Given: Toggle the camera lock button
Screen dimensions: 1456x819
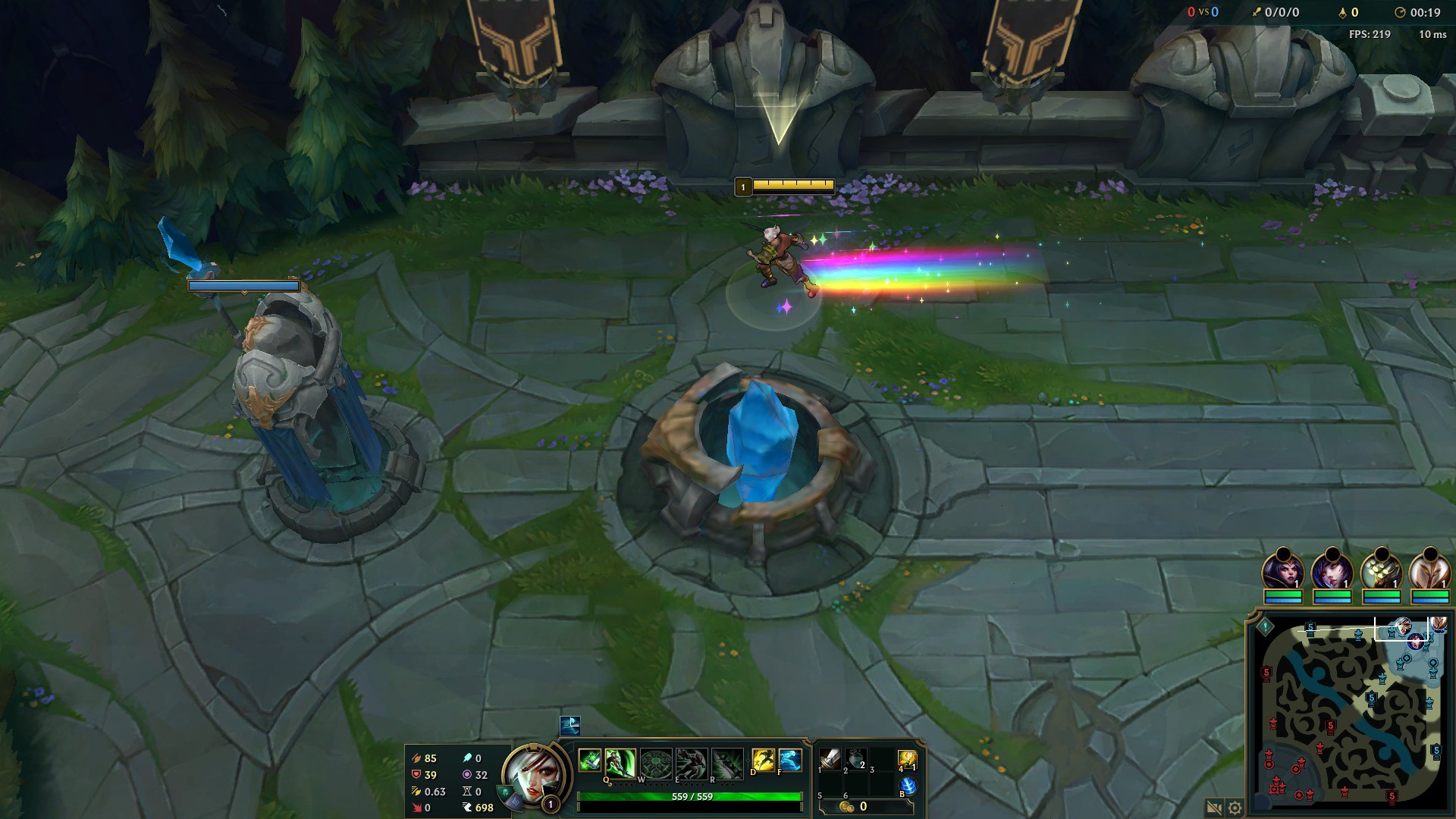Looking at the screenshot, I should point(1214,808).
